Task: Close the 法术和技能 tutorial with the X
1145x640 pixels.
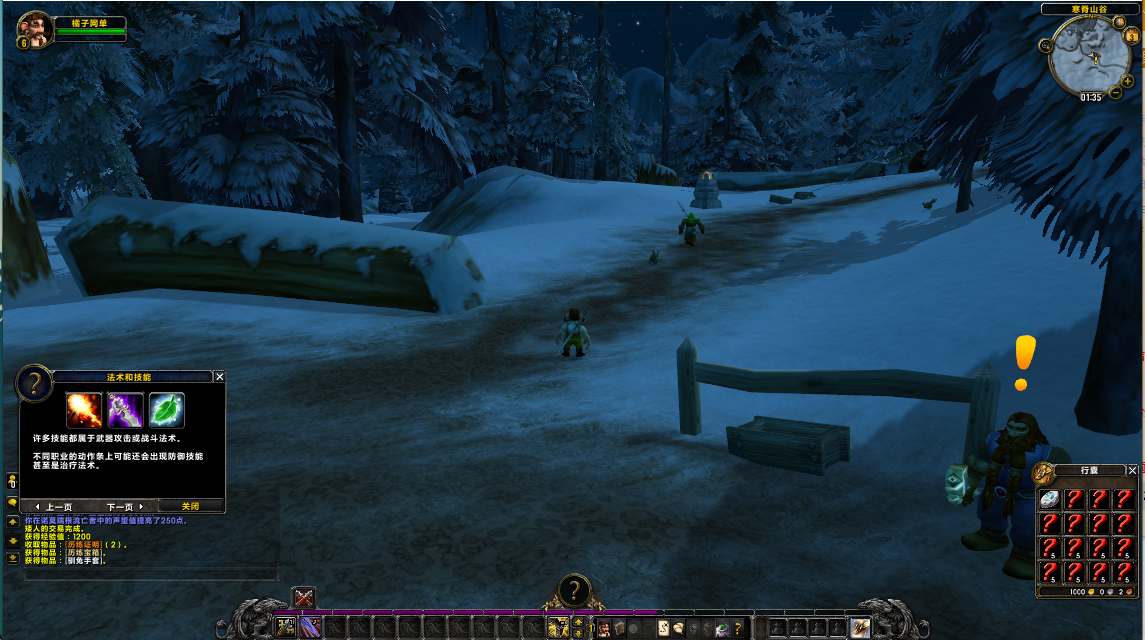Action: click(x=220, y=377)
